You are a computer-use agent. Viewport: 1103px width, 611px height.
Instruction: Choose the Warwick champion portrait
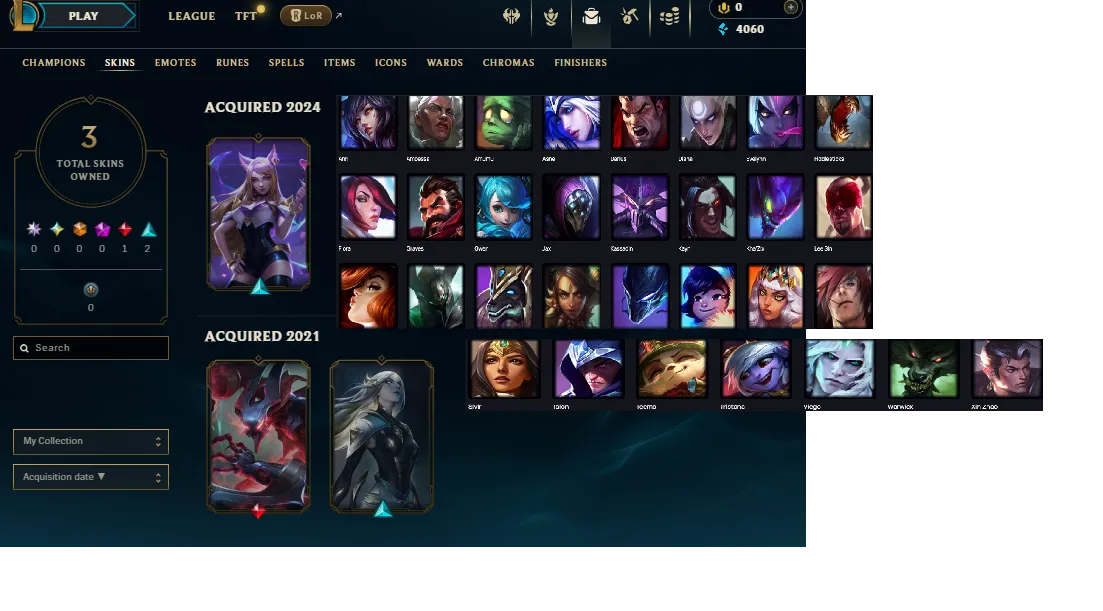click(x=923, y=369)
